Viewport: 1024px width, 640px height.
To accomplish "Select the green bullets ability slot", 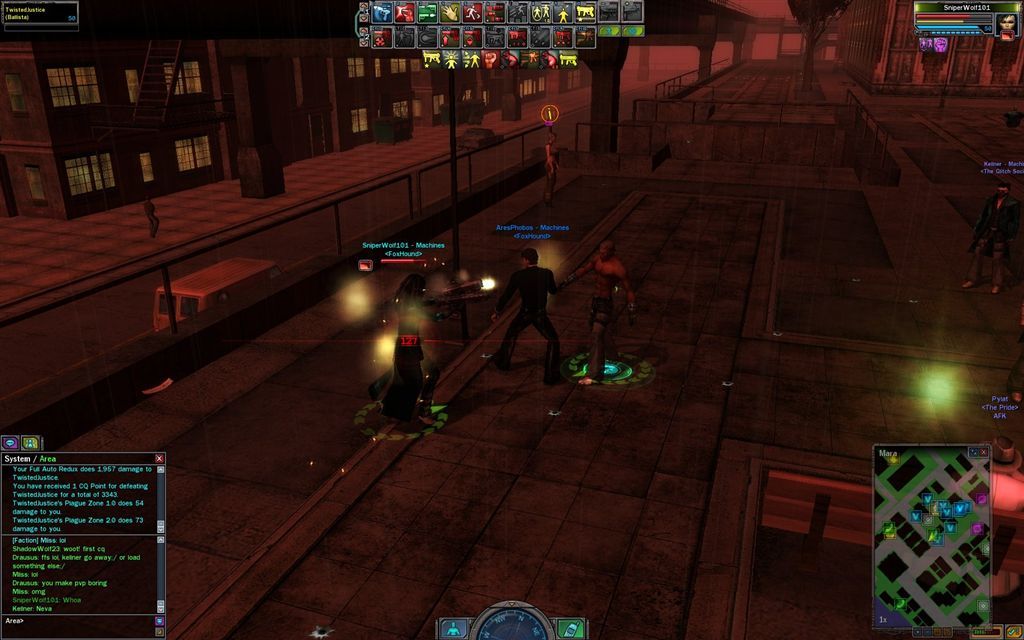I will 427,13.
